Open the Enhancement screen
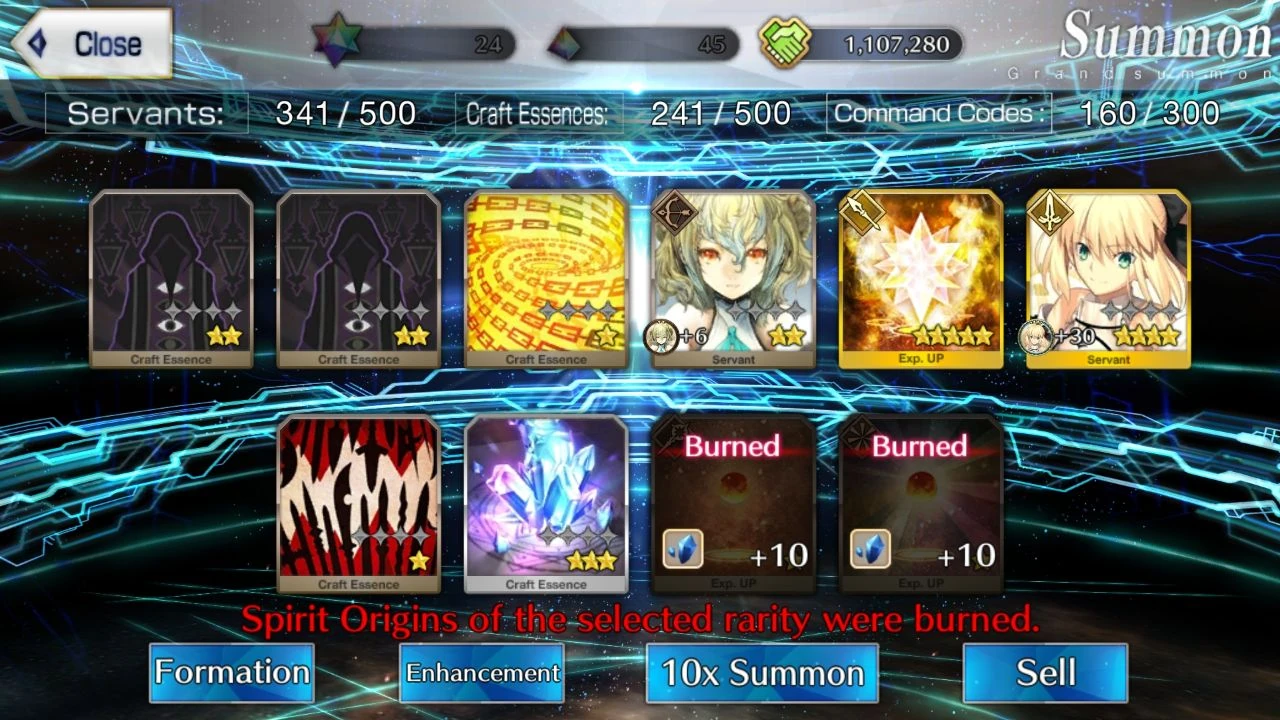This screenshot has width=1280, height=720. click(x=480, y=673)
